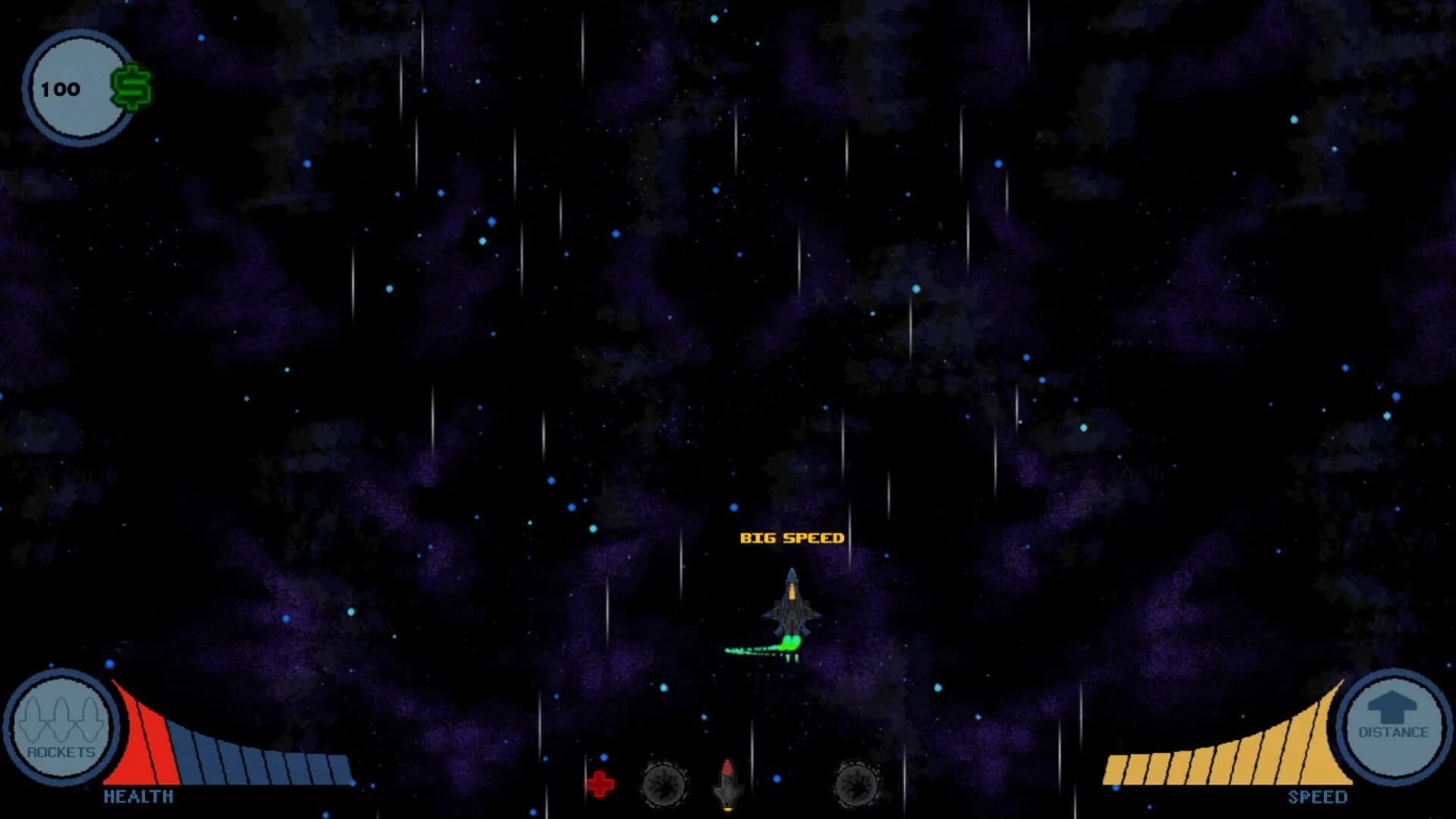Select the red-tipped rocket pickup
Screen dimensions: 1456x819
(727, 783)
